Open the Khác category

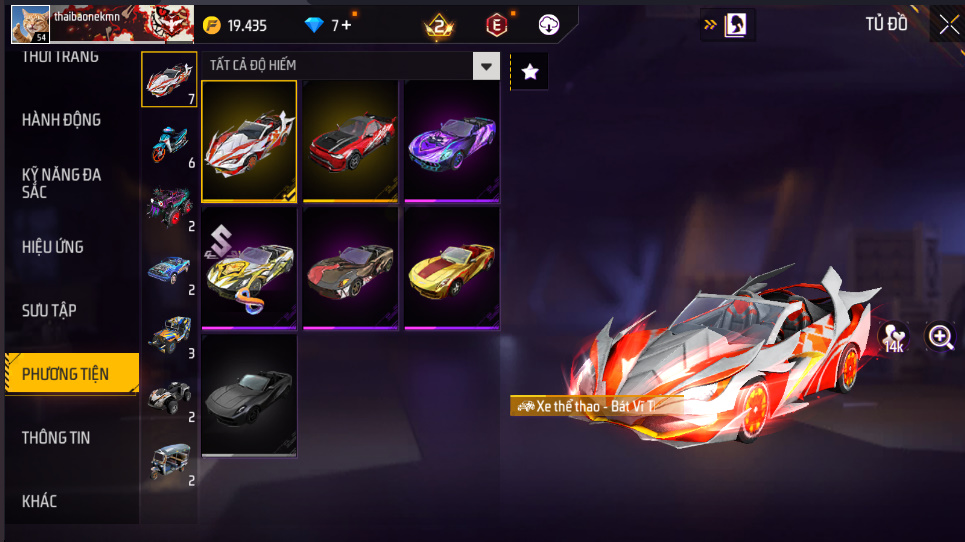[x=40, y=501]
